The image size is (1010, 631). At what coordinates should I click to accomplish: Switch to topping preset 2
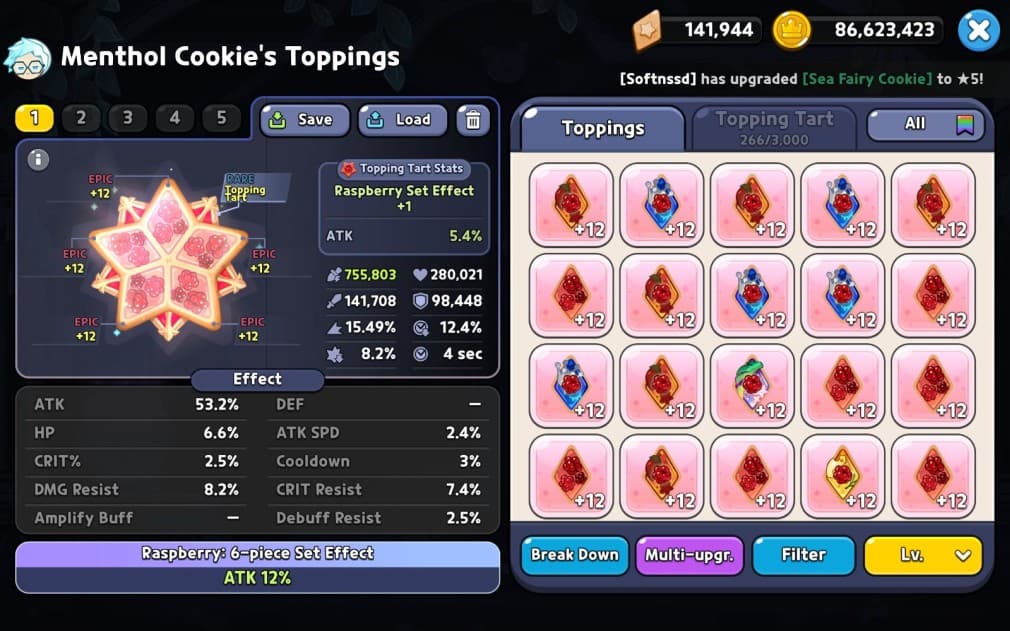pyautogui.click(x=81, y=118)
